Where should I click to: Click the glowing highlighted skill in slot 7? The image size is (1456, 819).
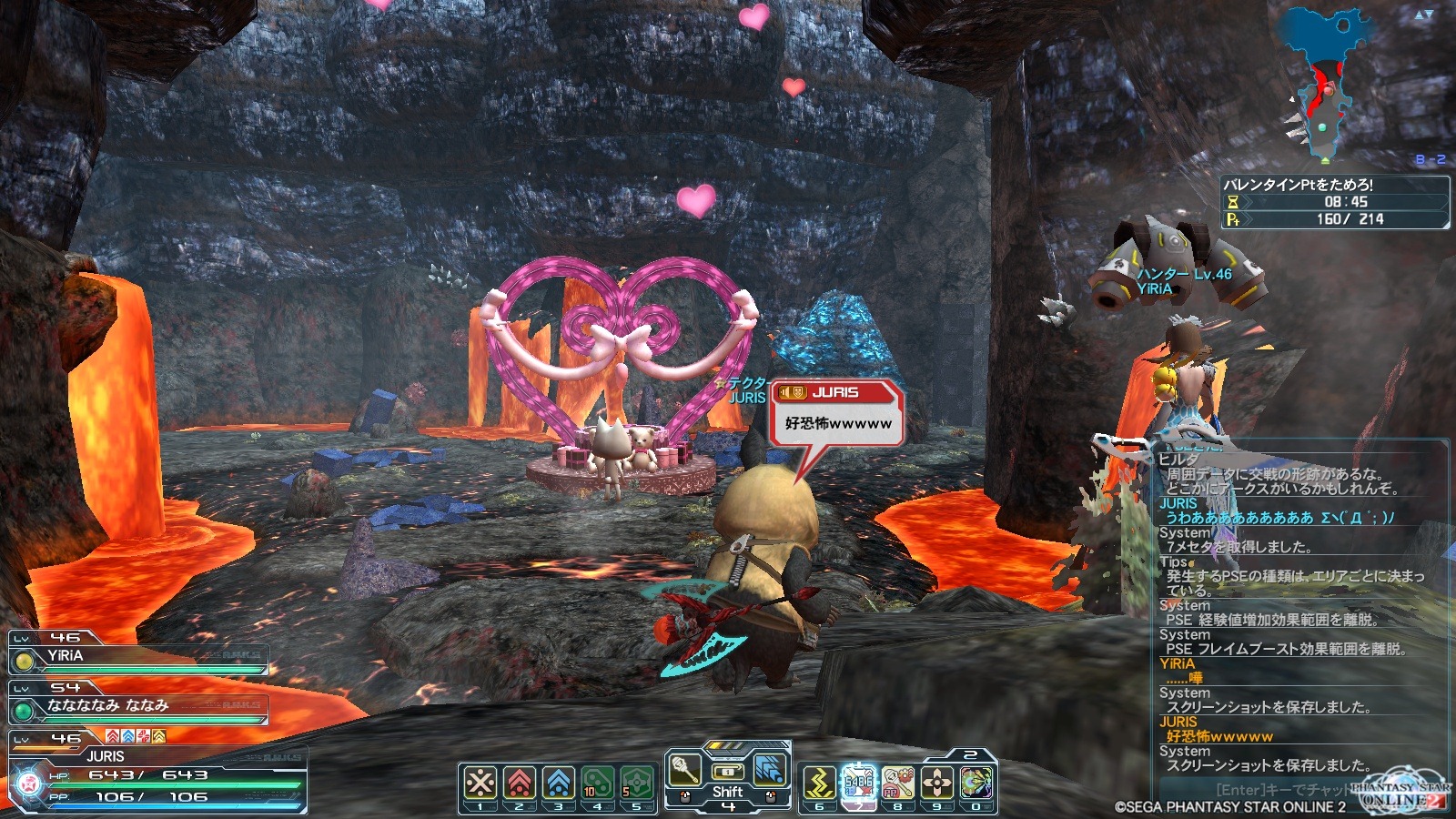tap(858, 784)
